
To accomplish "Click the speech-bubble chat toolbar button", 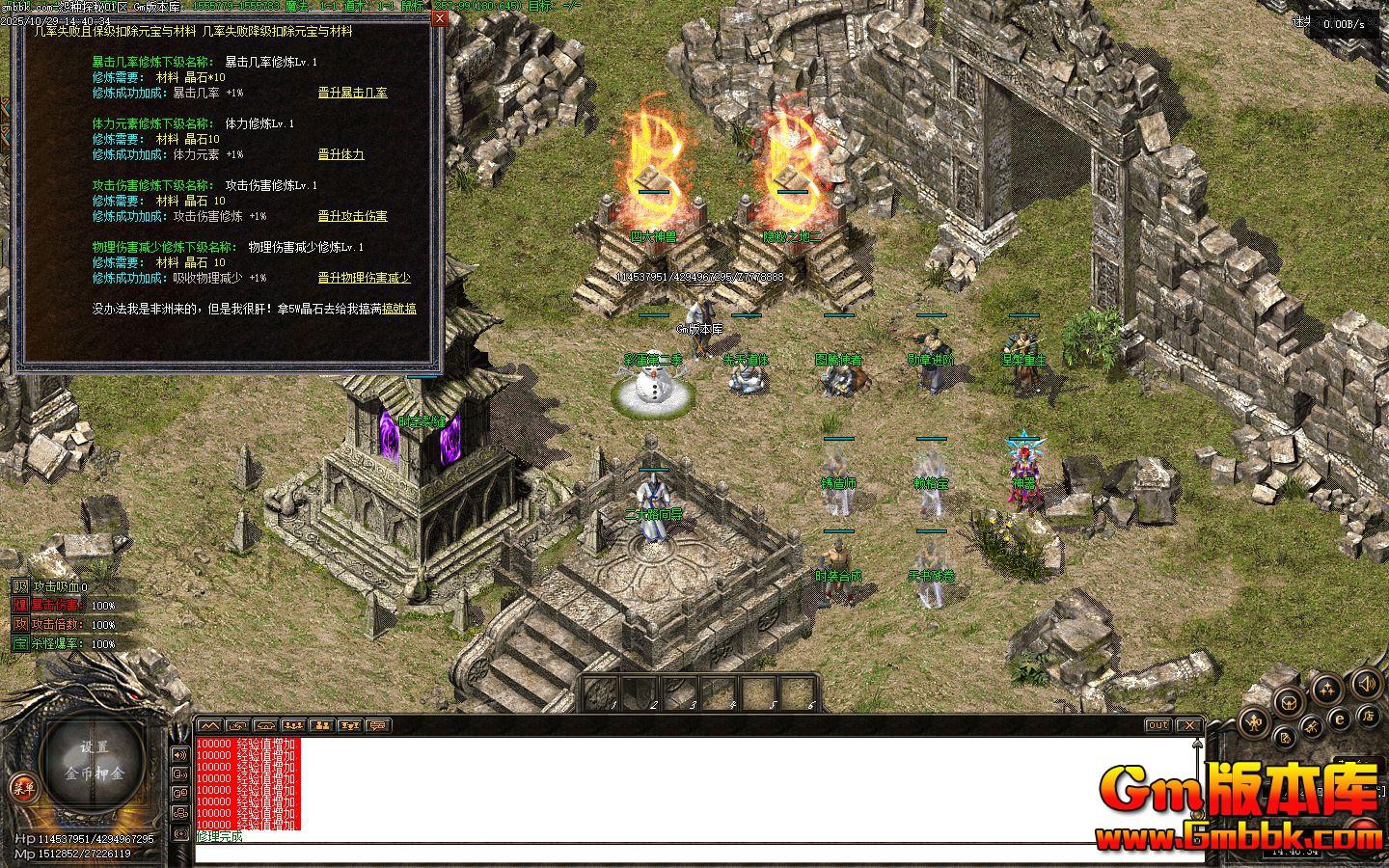I will point(377,725).
